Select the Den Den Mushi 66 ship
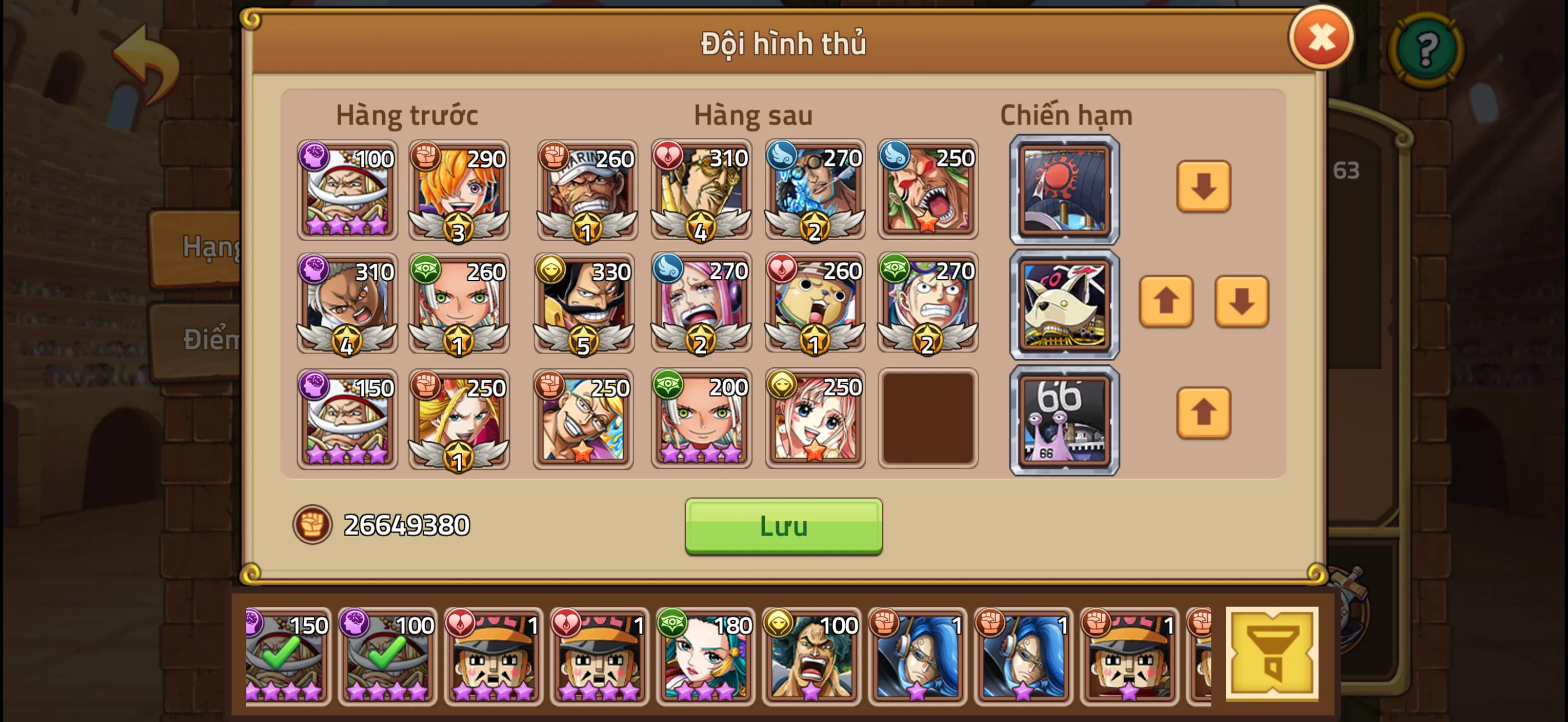The image size is (1568, 722). pos(1064,419)
